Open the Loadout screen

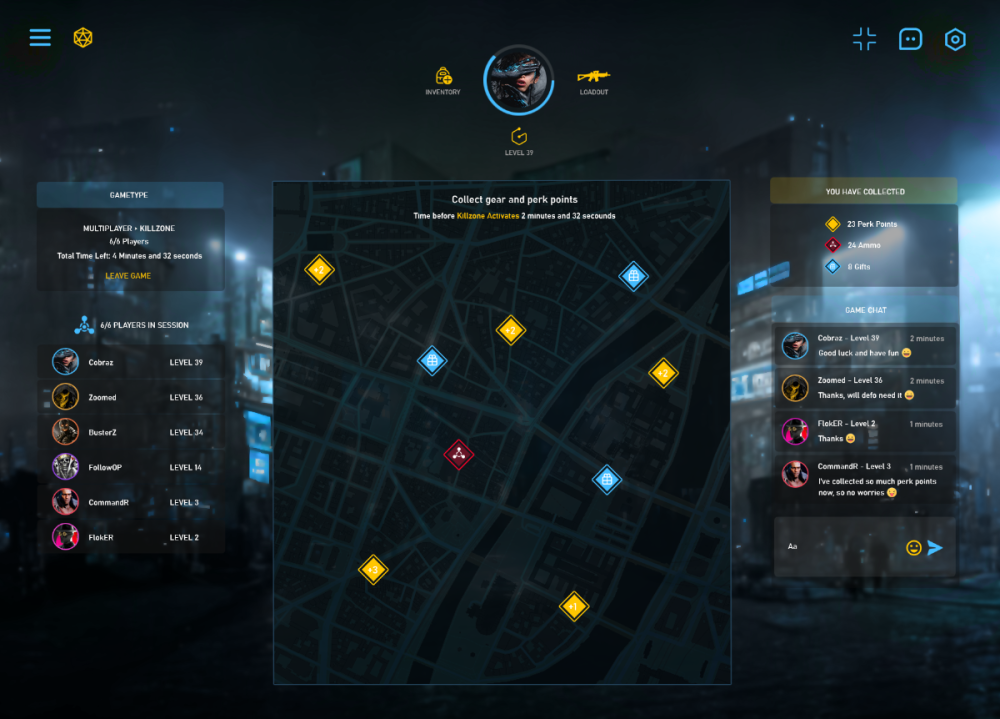tap(594, 77)
